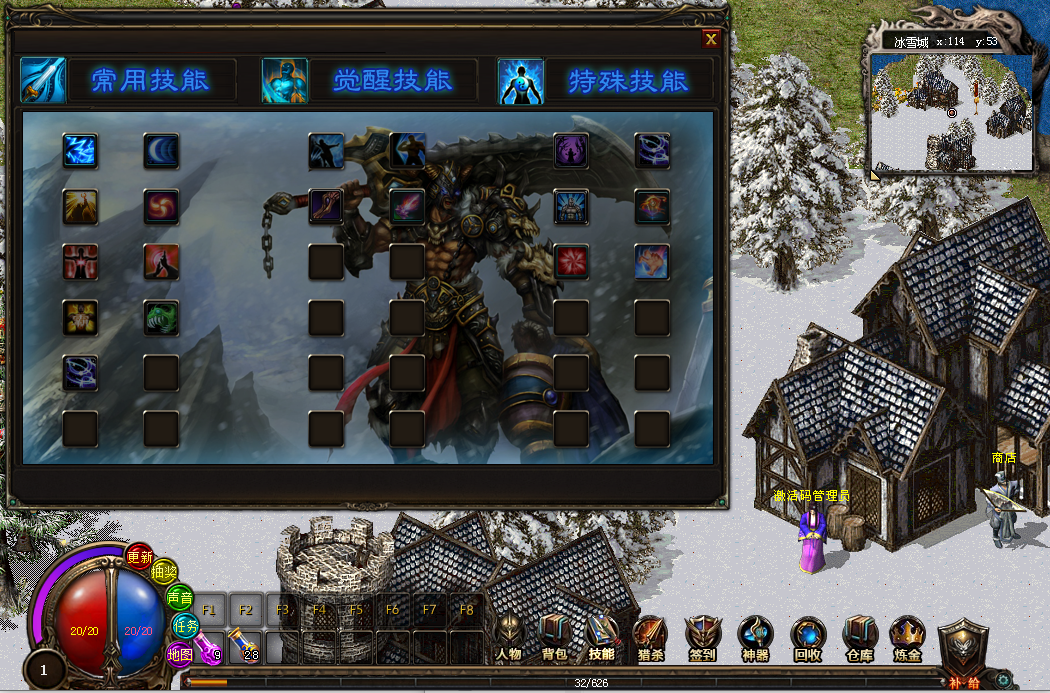The height and width of the screenshot is (693, 1050).
Task: Show the 神器 artifact panel
Action: (x=755, y=636)
